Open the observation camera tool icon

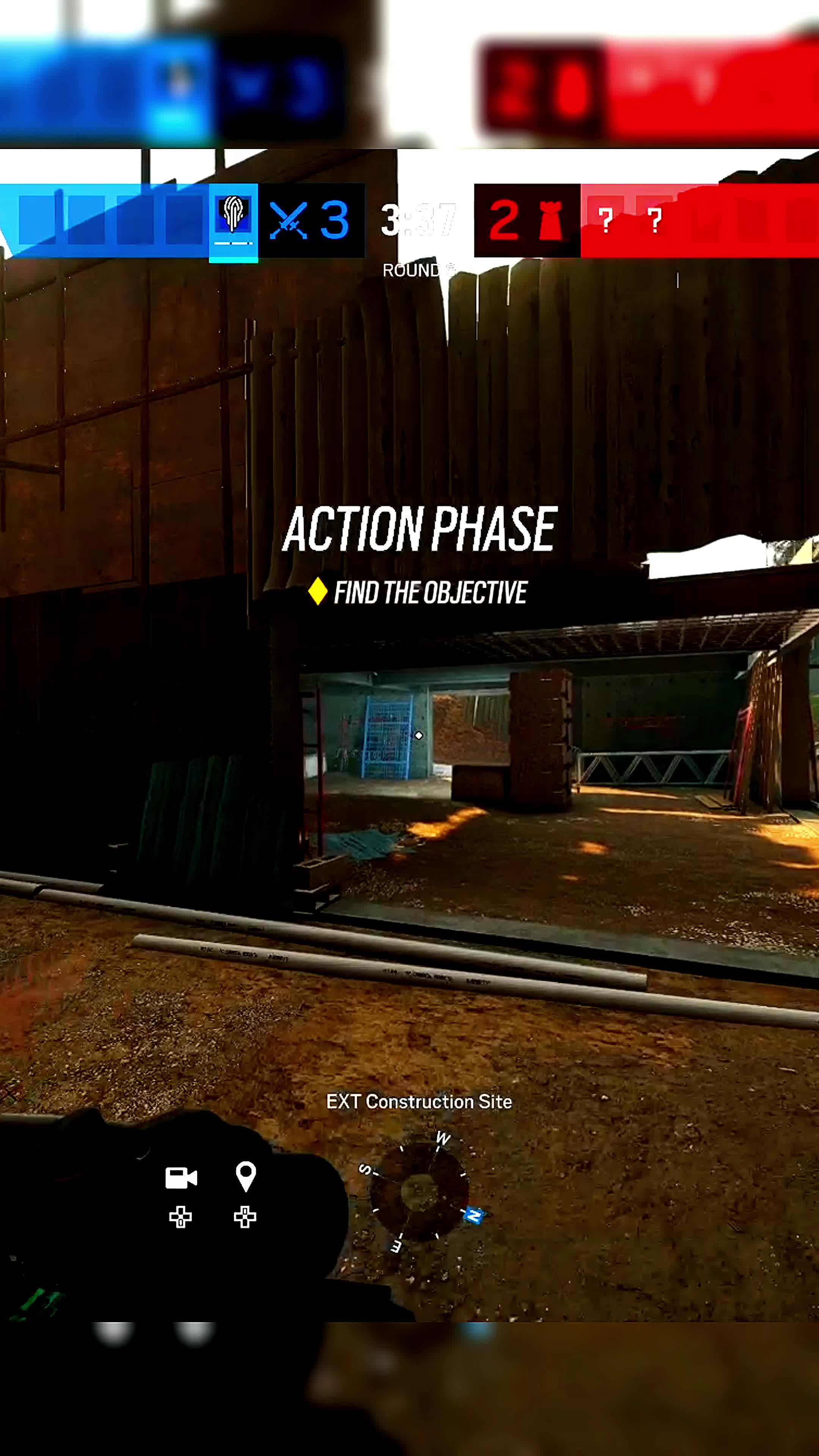181,1178
